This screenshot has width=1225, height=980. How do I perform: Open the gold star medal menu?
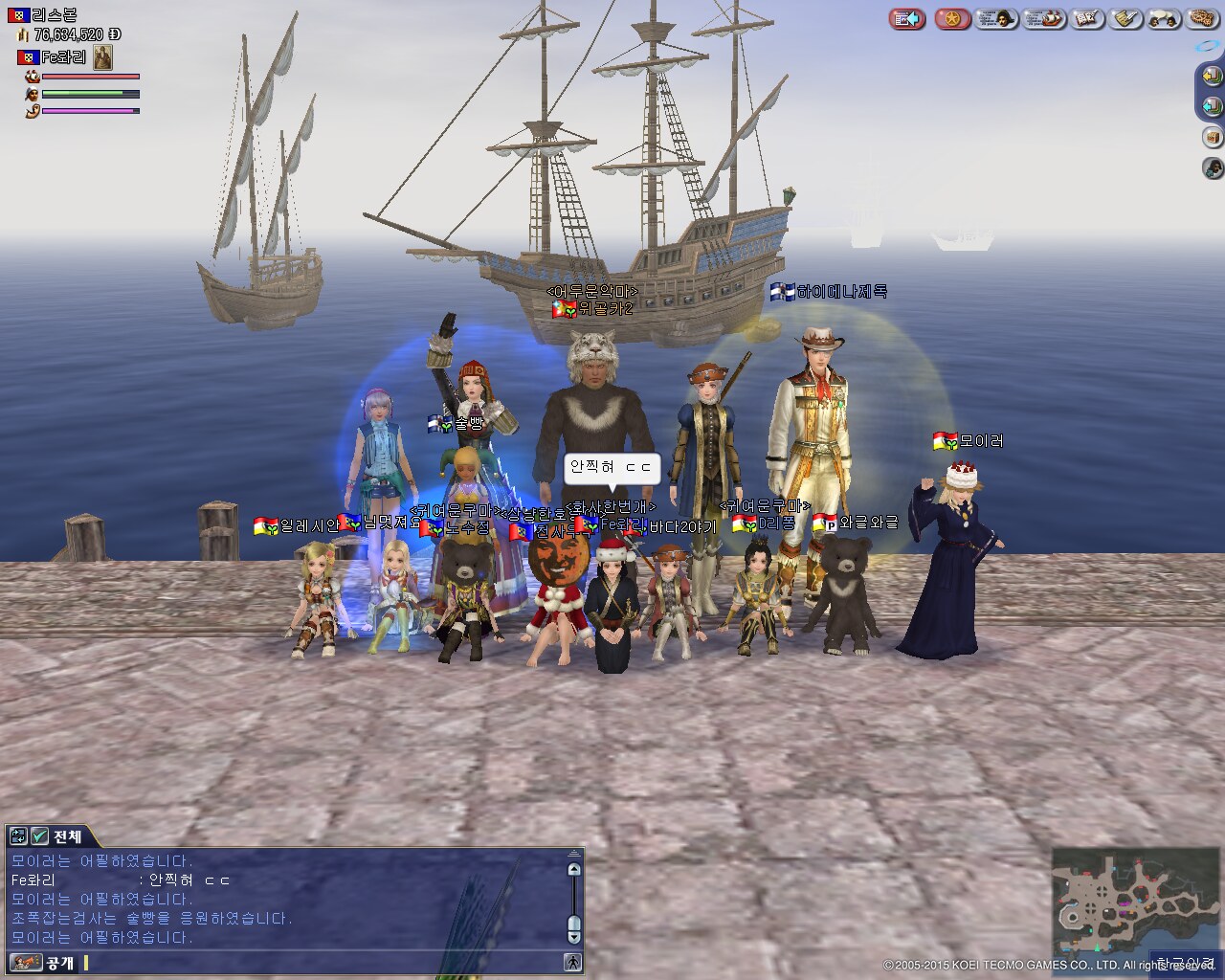pos(952,18)
